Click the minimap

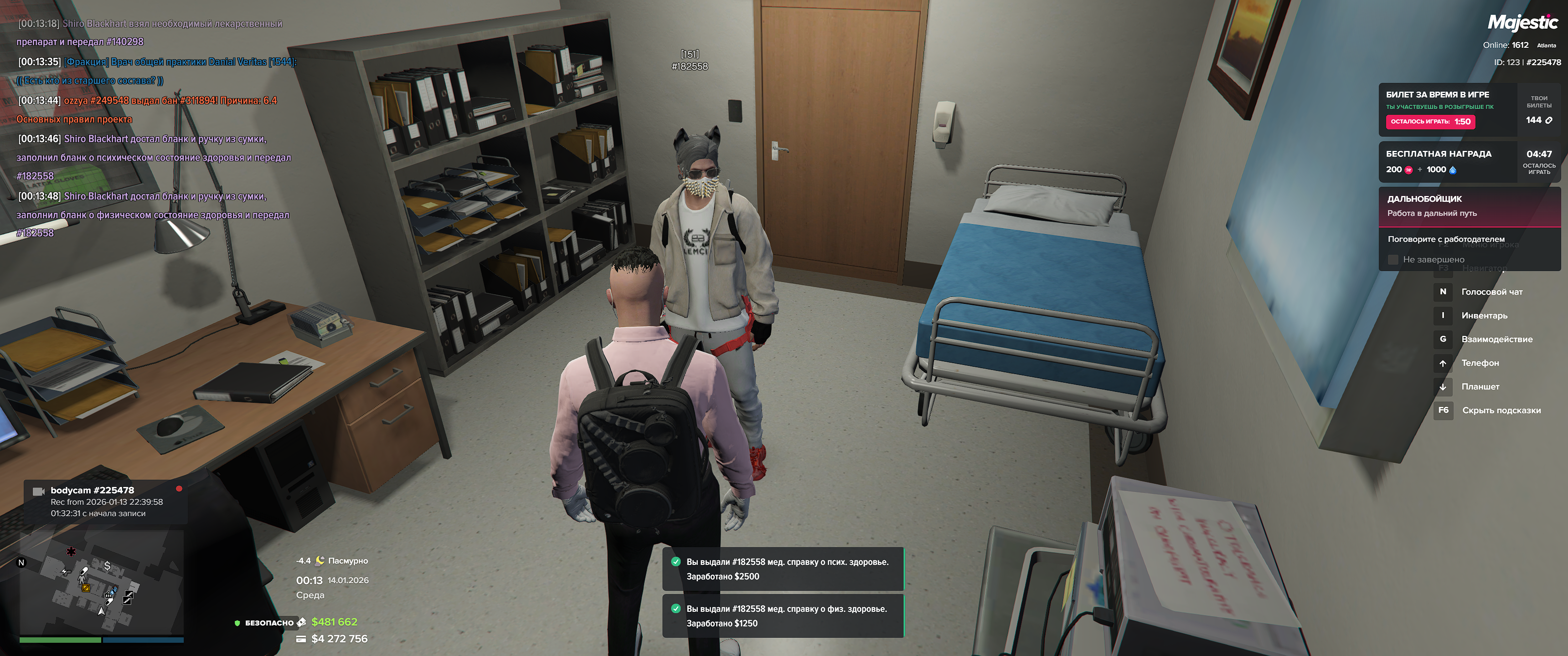pyautogui.click(x=102, y=582)
